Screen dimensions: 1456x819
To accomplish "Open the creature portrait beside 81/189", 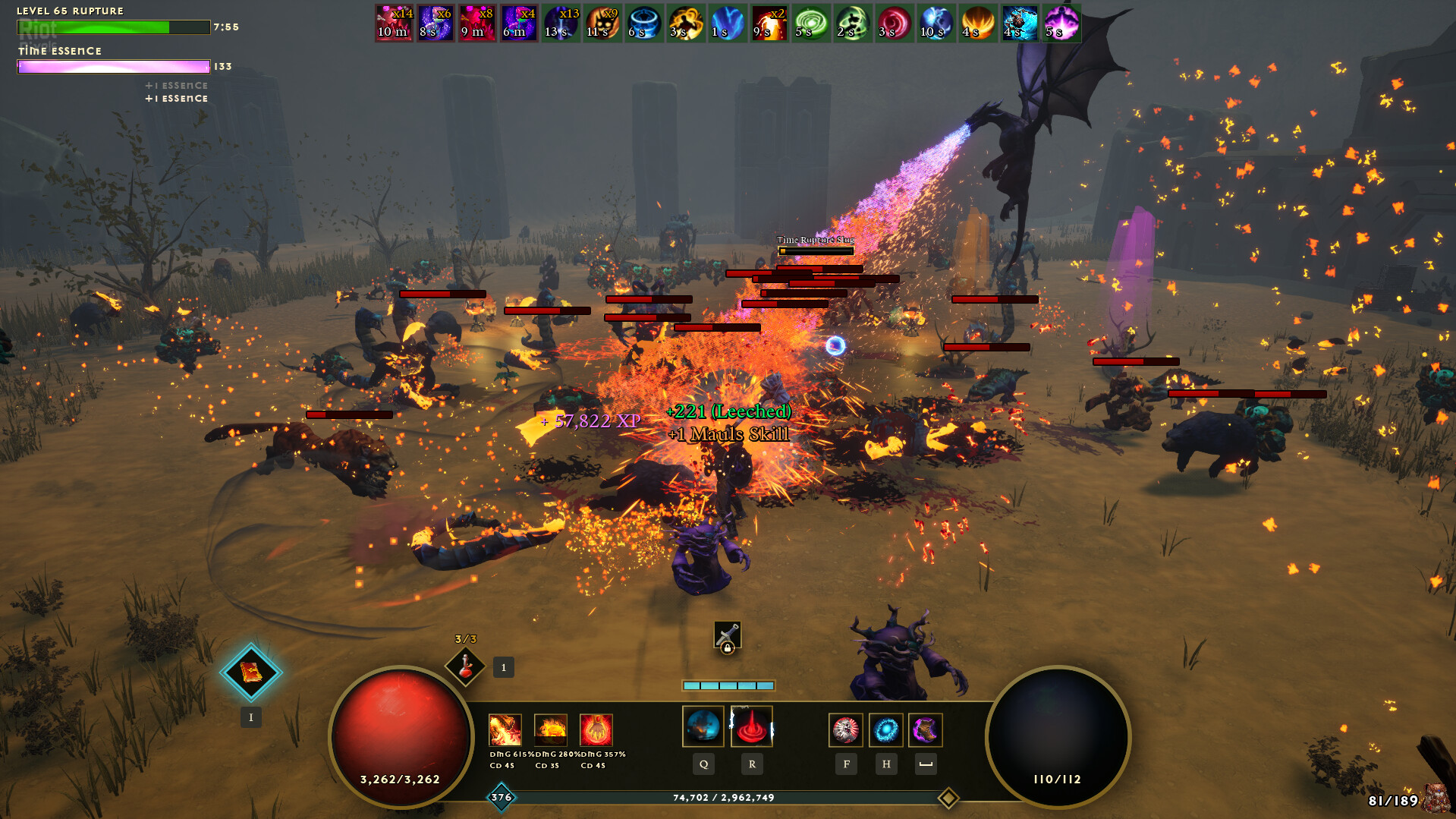I will (1436, 799).
